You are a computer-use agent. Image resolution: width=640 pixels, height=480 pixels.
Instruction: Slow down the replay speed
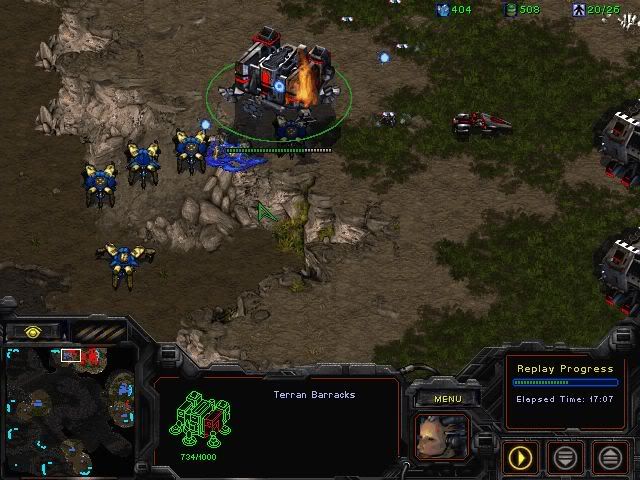[566, 458]
